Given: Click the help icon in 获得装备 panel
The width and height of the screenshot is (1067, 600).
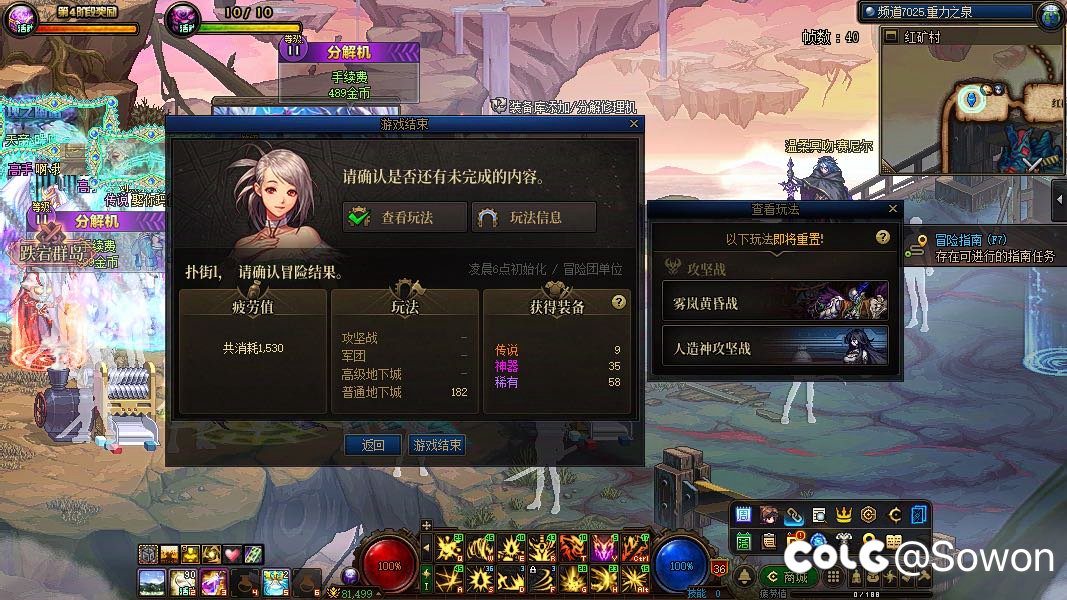Looking at the screenshot, I should (x=619, y=302).
